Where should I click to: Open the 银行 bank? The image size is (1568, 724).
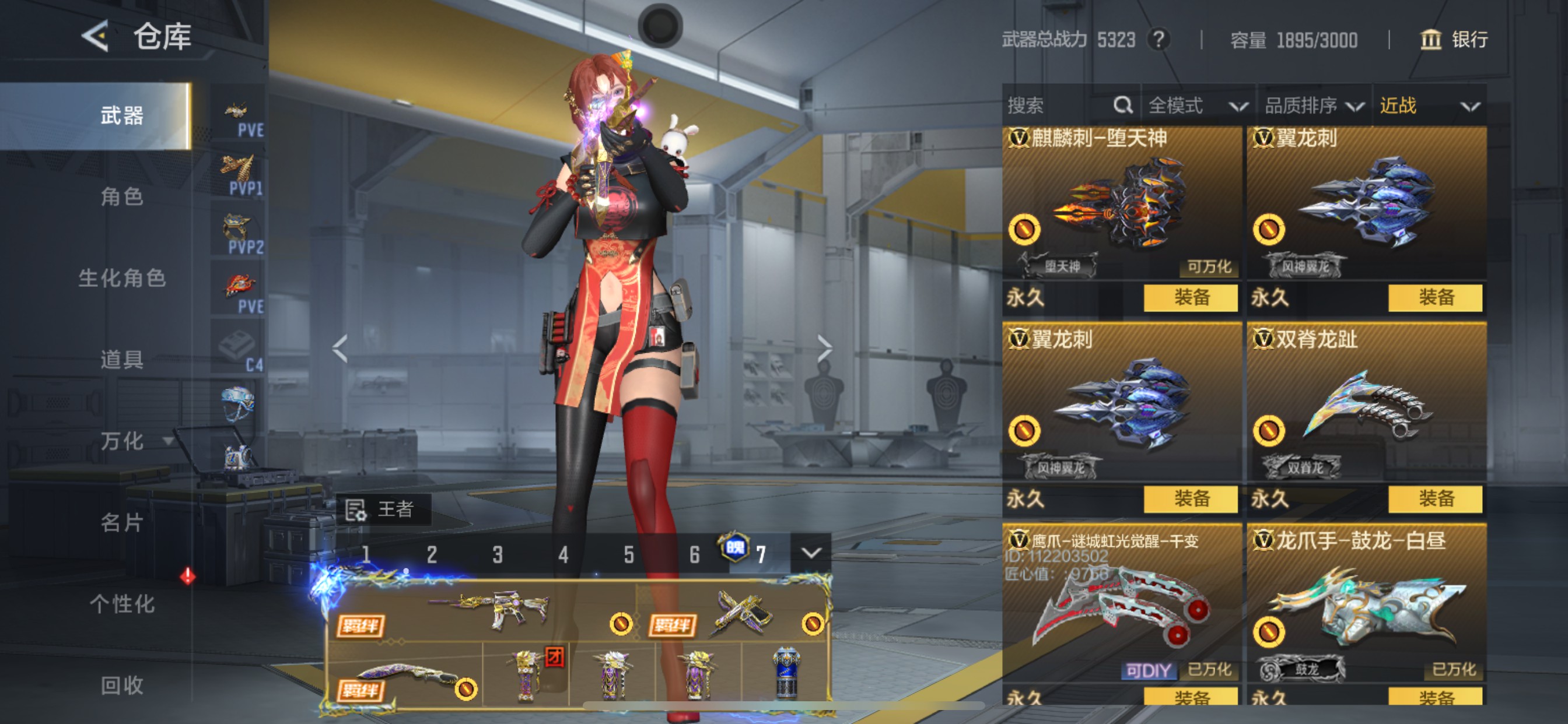pyautogui.click(x=1454, y=40)
